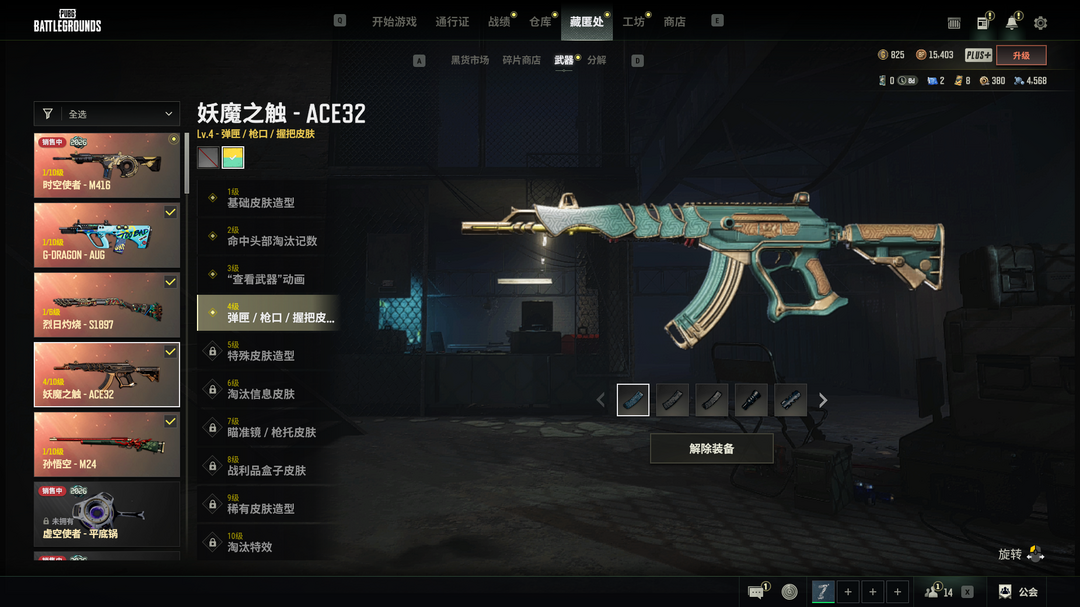This screenshot has width=1080, height=607.
Task: Open the 开始游戏 top menu
Action: tap(394, 22)
